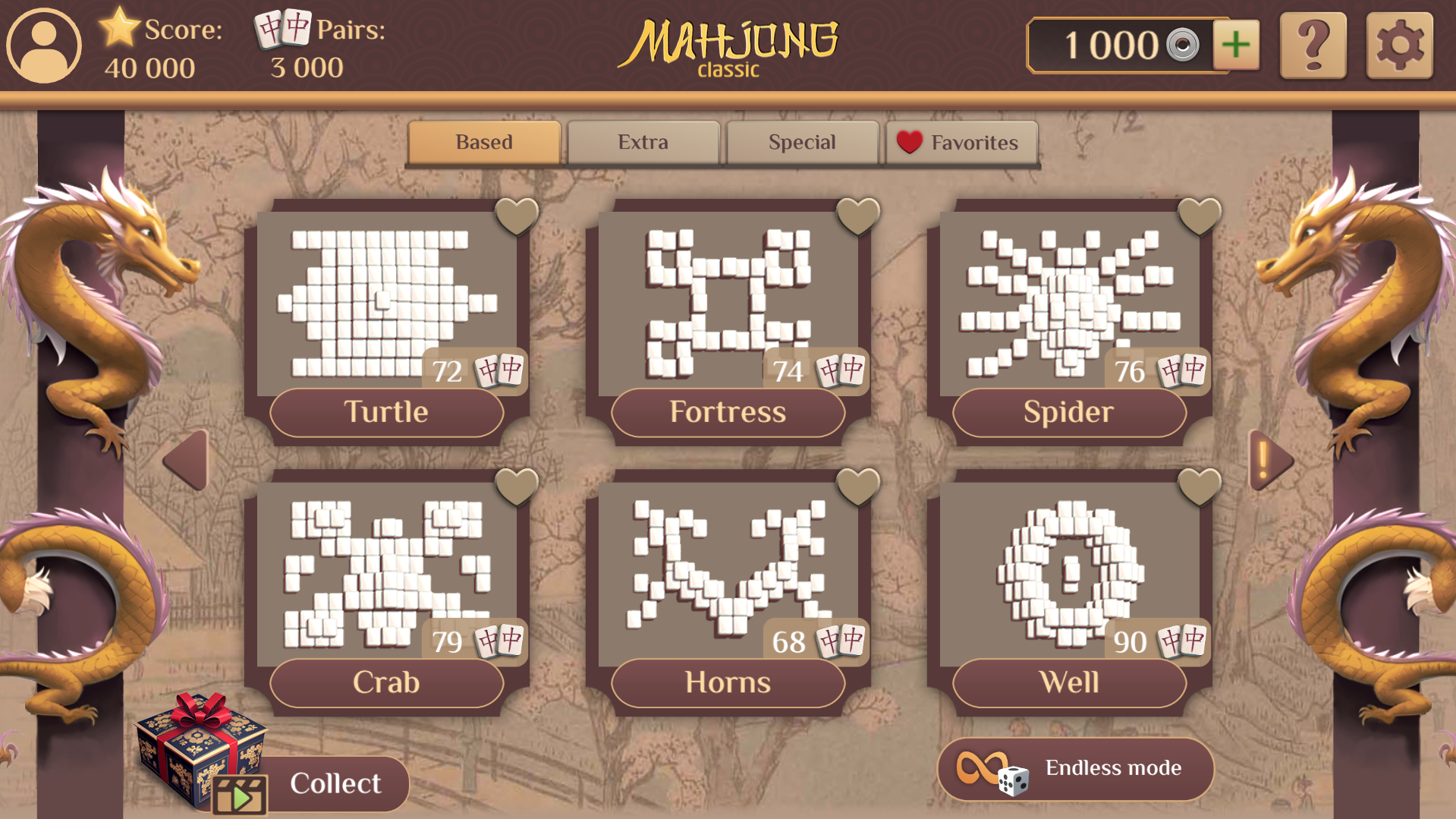Viewport: 1456px width, 819px height.
Task: Click the orange exclamation near the right arrow
Action: (x=1263, y=455)
